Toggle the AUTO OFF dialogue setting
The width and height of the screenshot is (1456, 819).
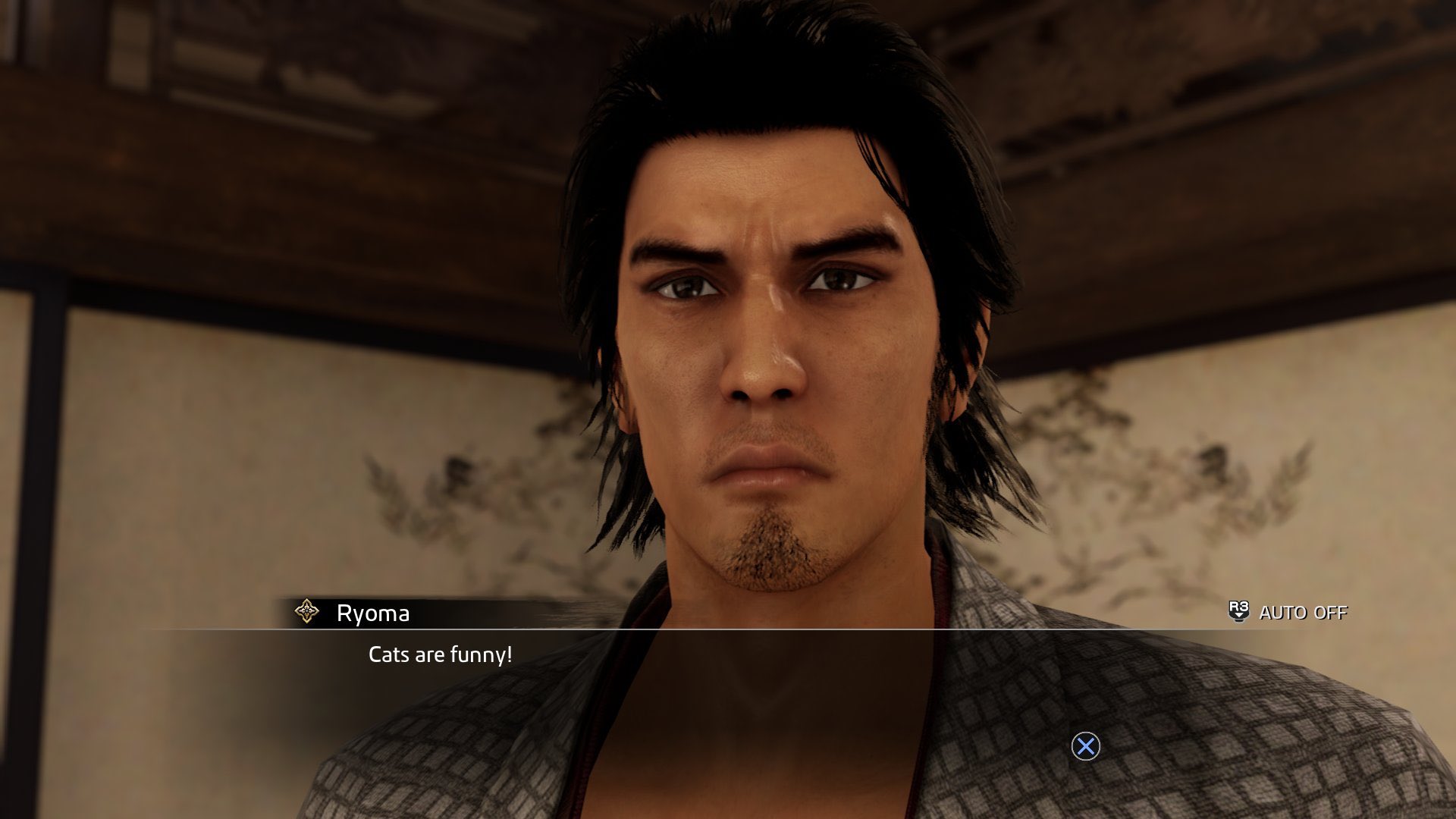point(1288,612)
